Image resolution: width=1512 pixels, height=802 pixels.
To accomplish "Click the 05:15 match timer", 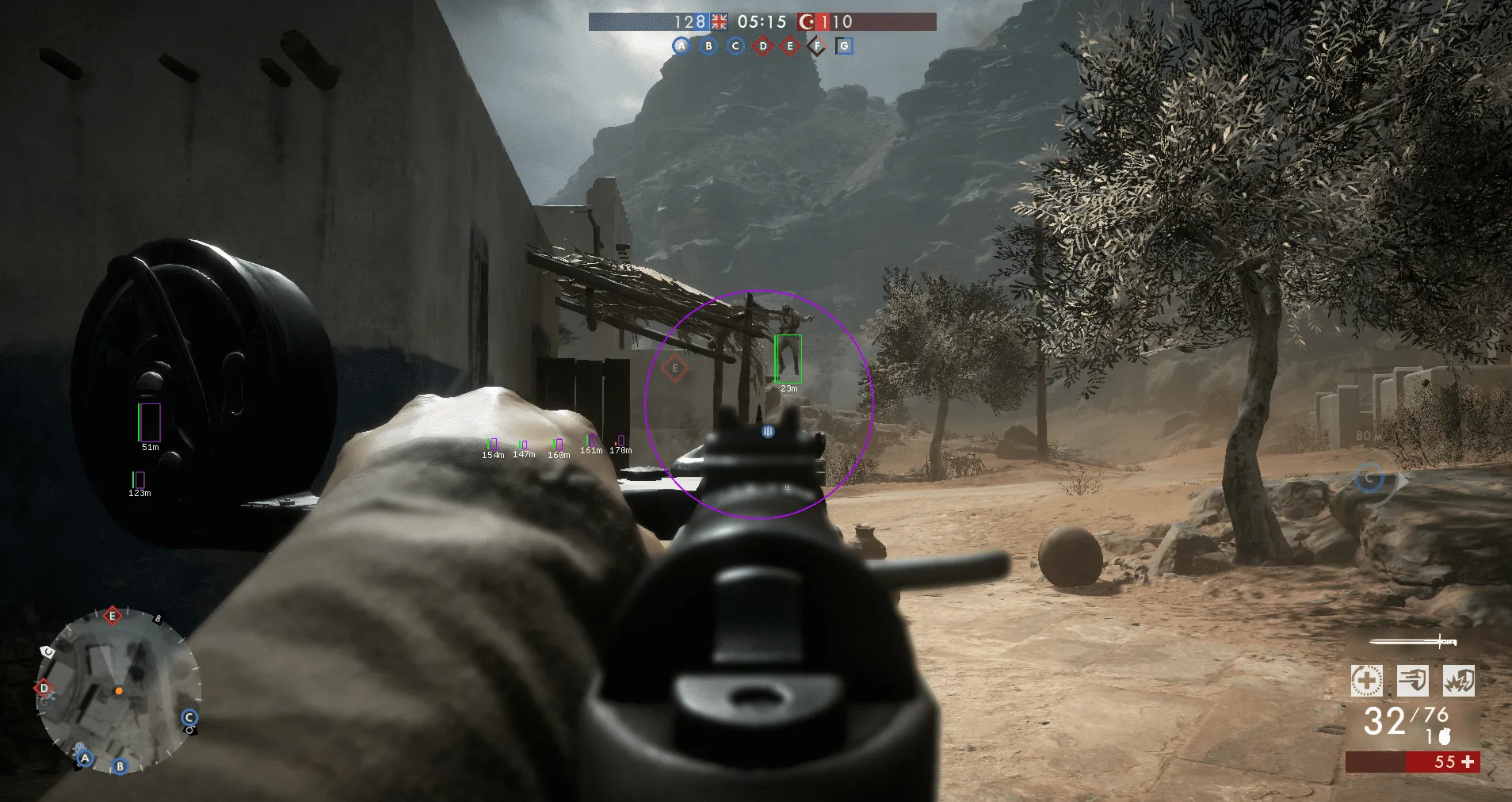I will tap(762, 23).
